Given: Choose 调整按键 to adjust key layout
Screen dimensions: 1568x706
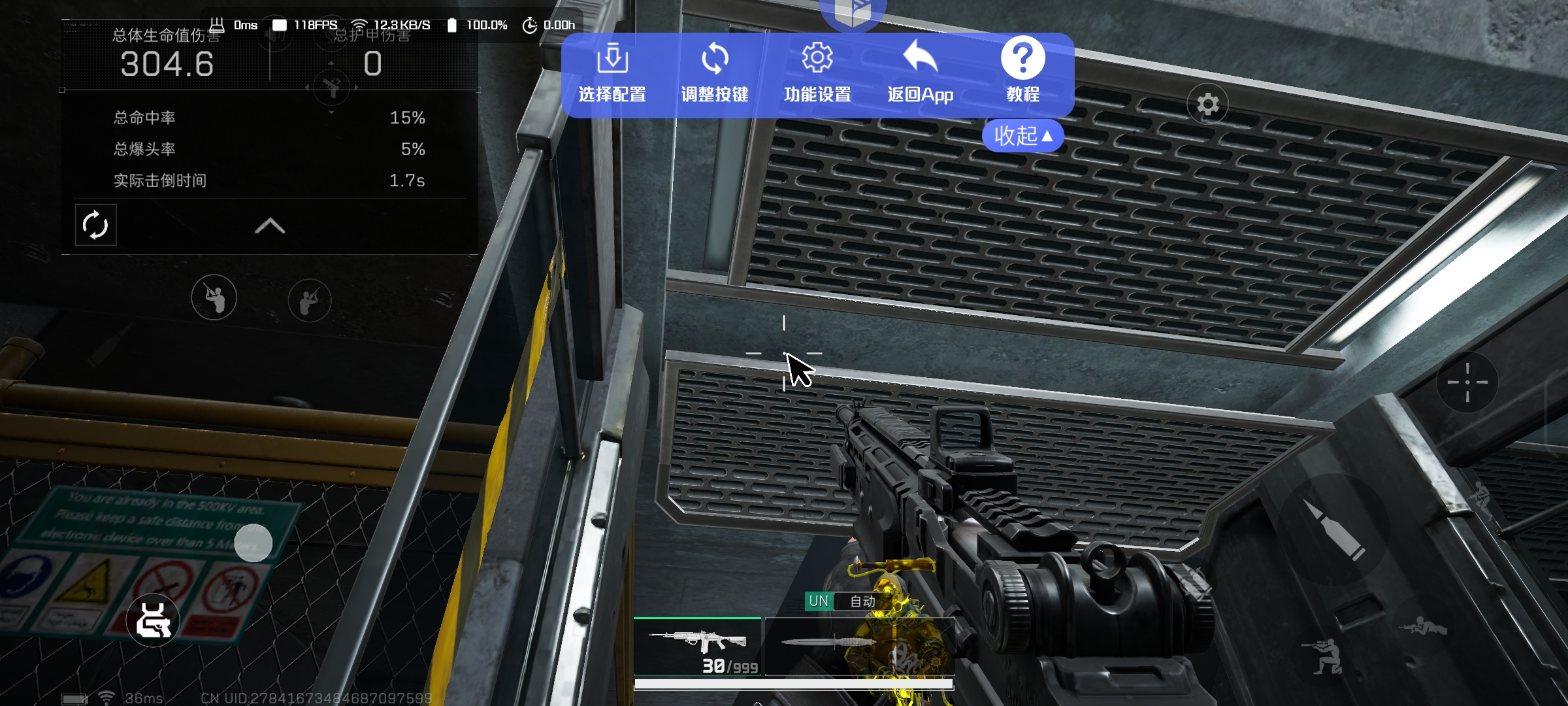Looking at the screenshot, I should click(715, 73).
